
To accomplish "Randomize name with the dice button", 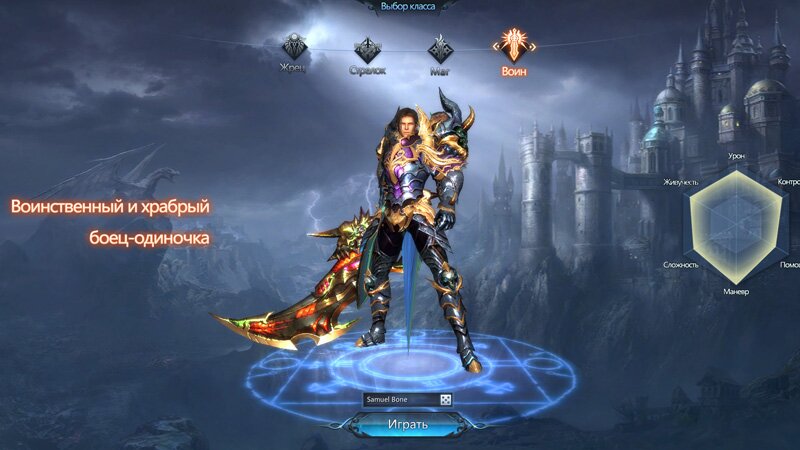I will [445, 400].
